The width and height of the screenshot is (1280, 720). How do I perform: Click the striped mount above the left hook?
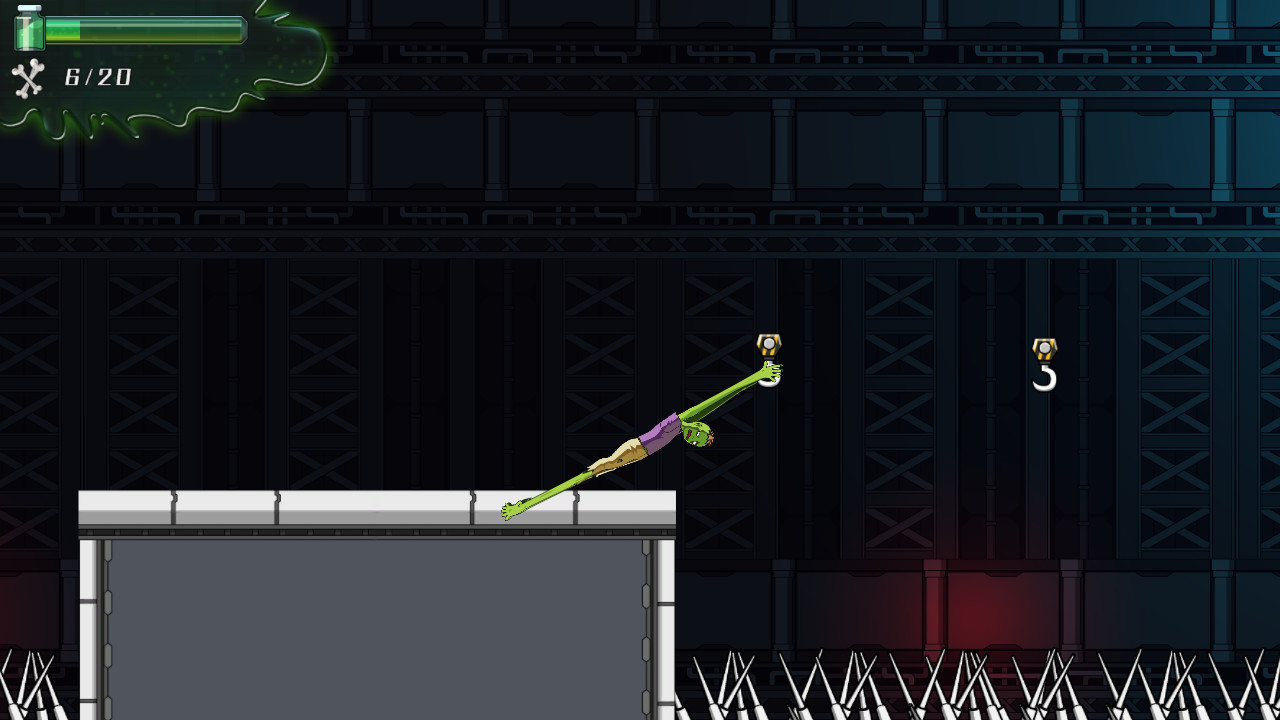pos(767,344)
